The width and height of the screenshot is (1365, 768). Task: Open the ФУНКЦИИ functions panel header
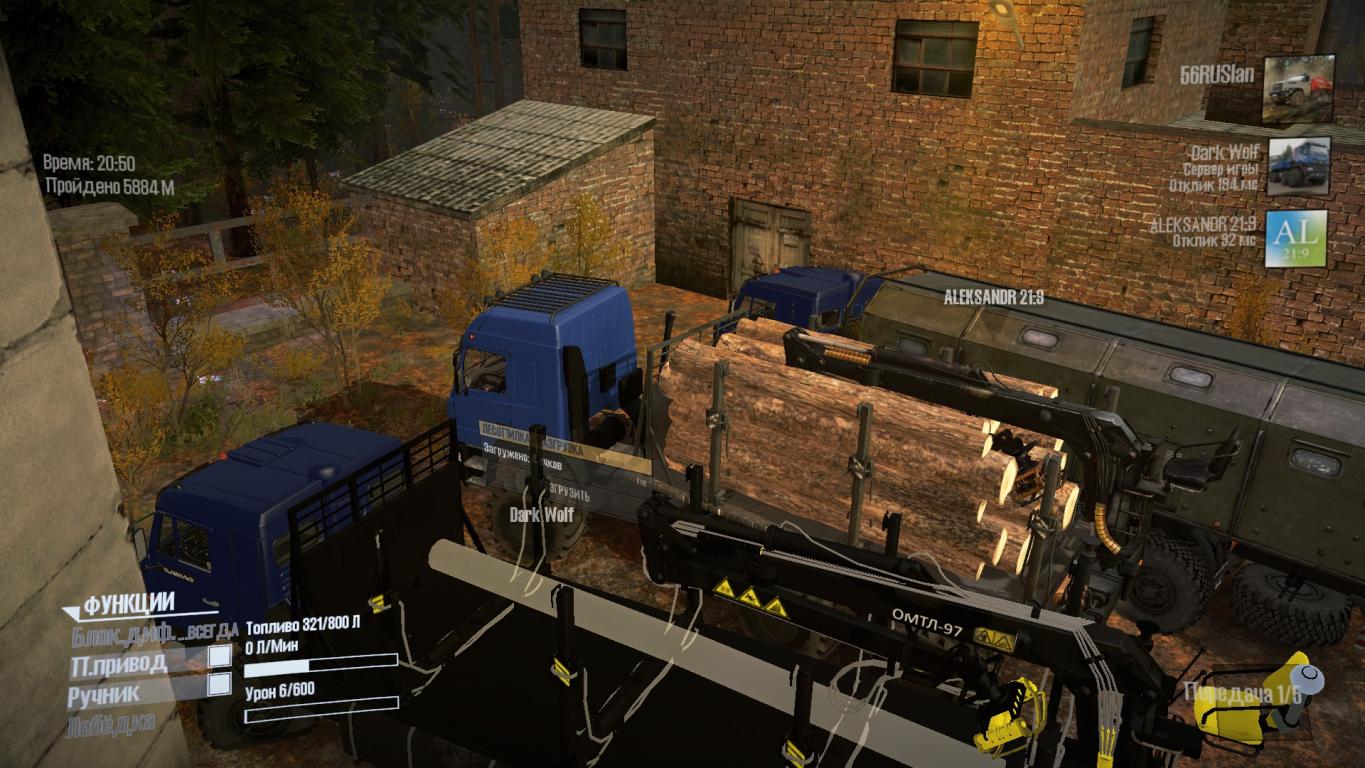130,603
